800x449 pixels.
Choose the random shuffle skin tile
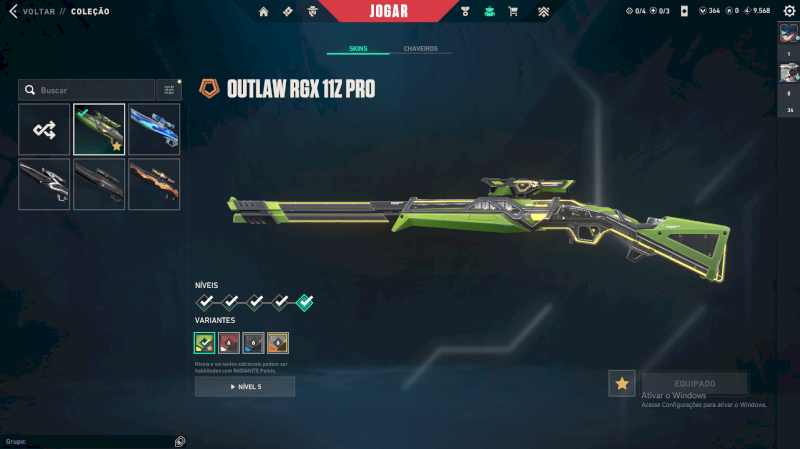44,129
